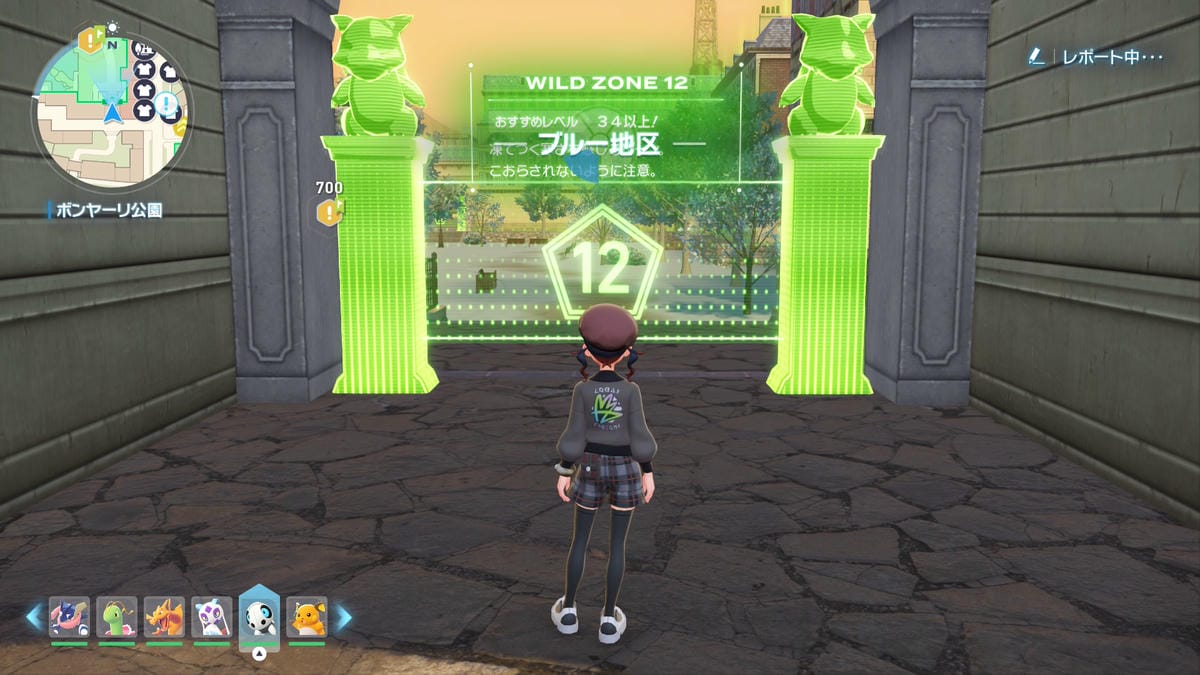Select the highlighted Aron party slot
Viewport: 1200px width, 675px height.
coord(259,617)
